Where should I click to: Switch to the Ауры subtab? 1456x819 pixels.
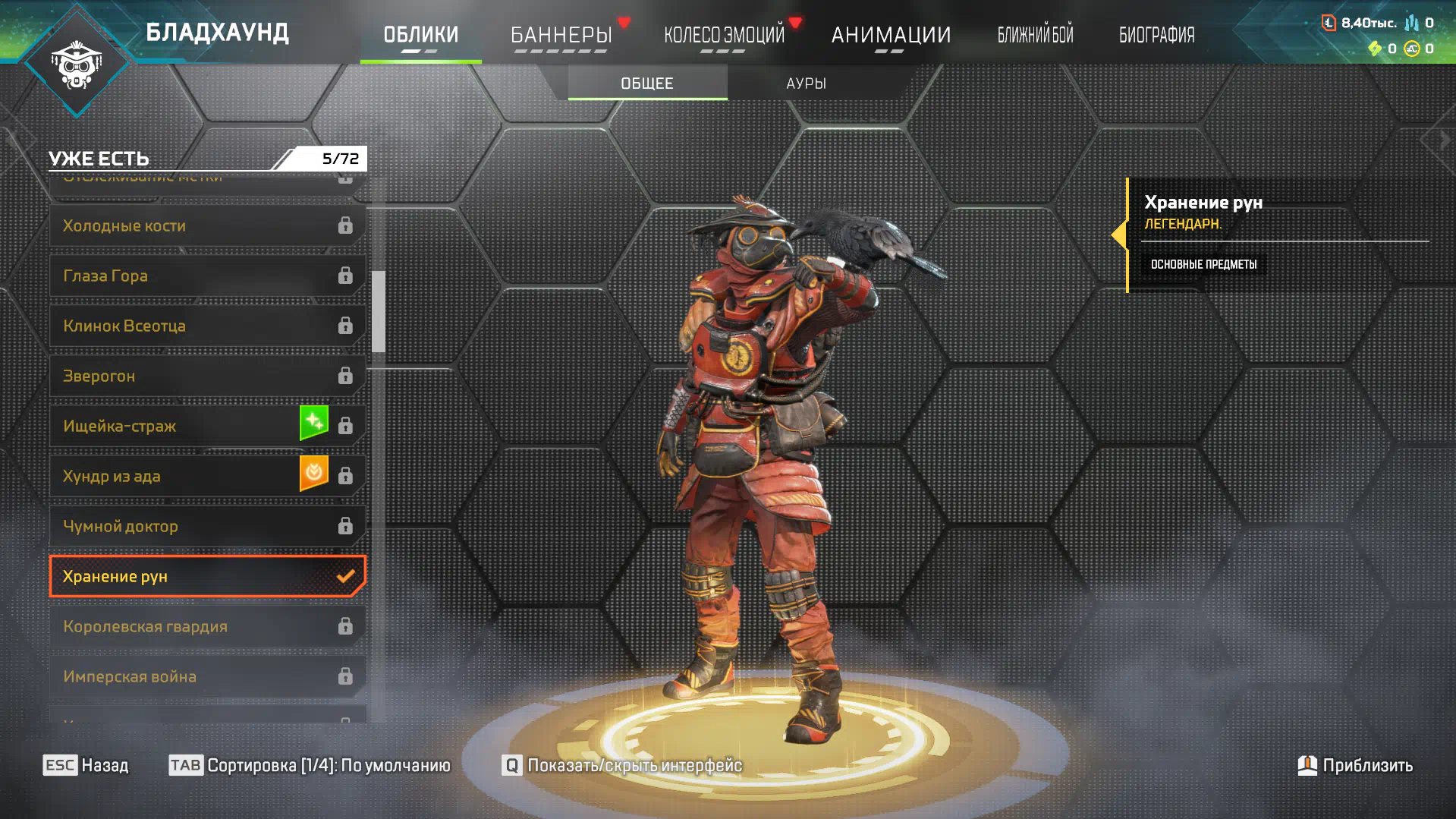tap(806, 83)
